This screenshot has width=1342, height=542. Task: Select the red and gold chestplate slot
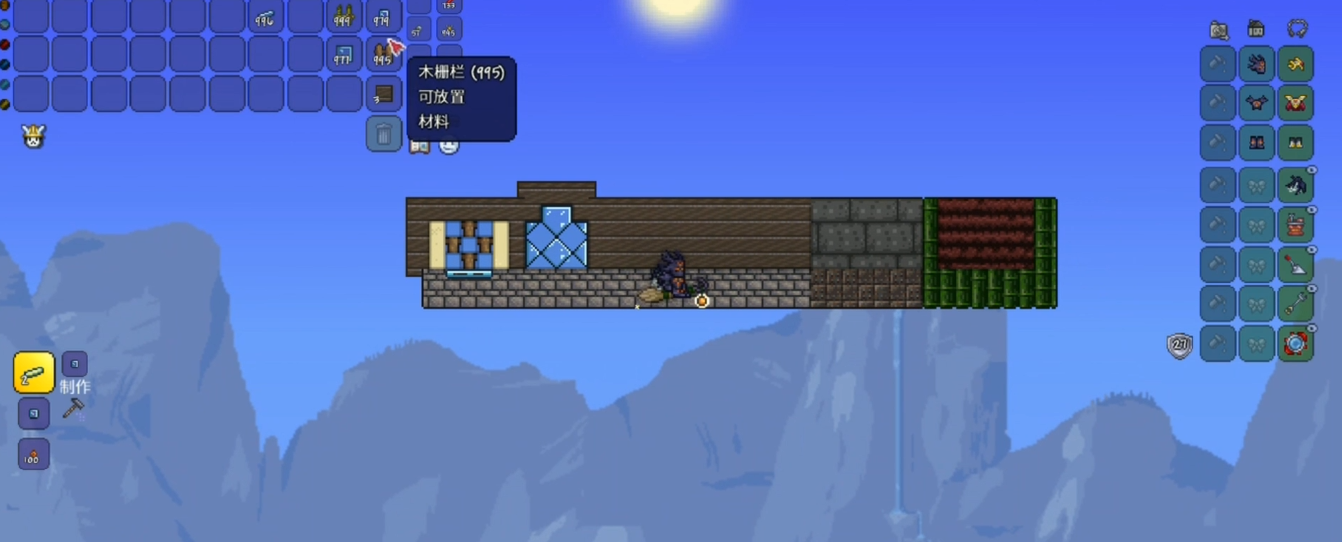coord(1296,103)
